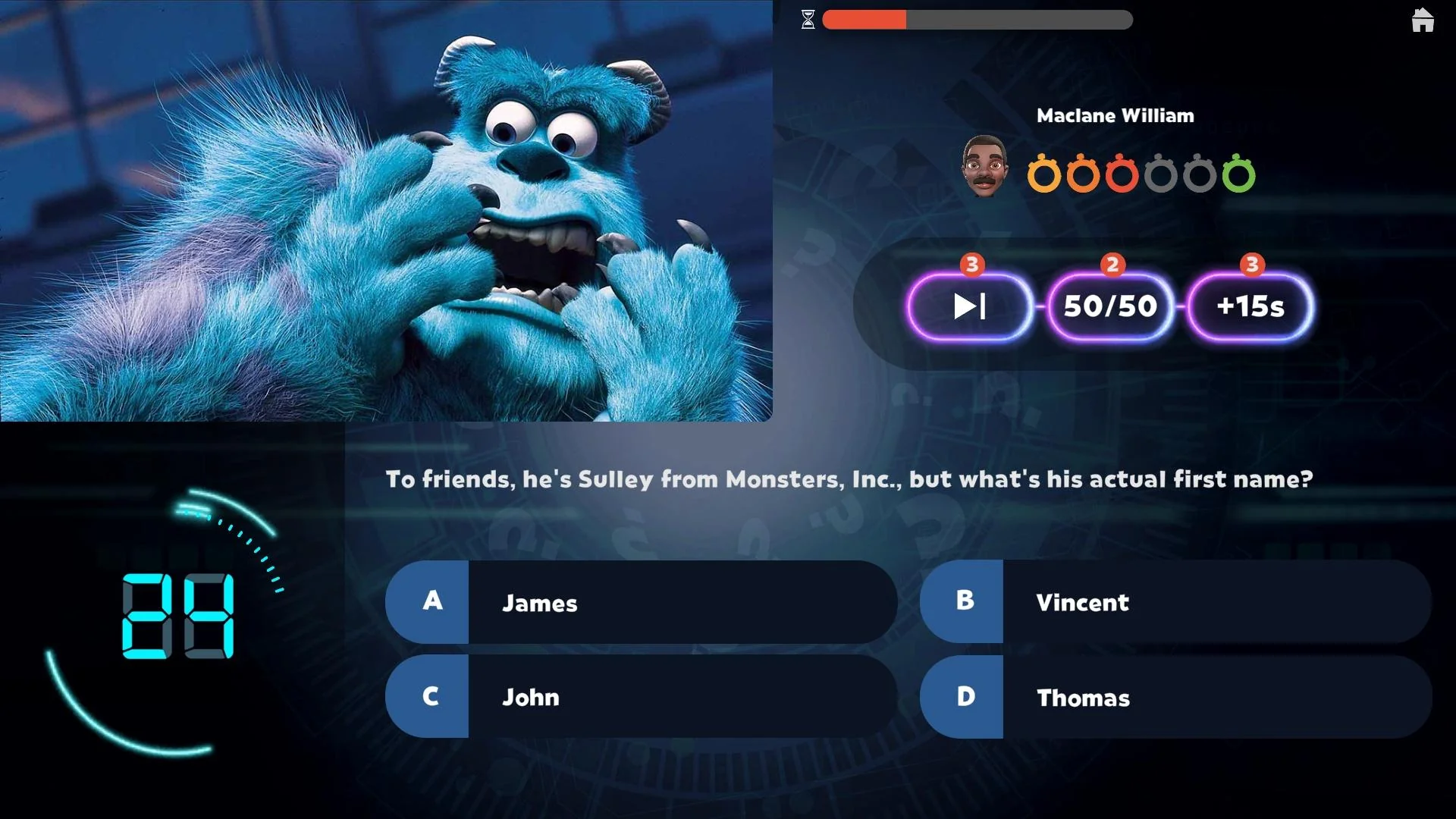Click the player name Maclane William
Image resolution: width=1456 pixels, height=819 pixels.
click(1115, 115)
